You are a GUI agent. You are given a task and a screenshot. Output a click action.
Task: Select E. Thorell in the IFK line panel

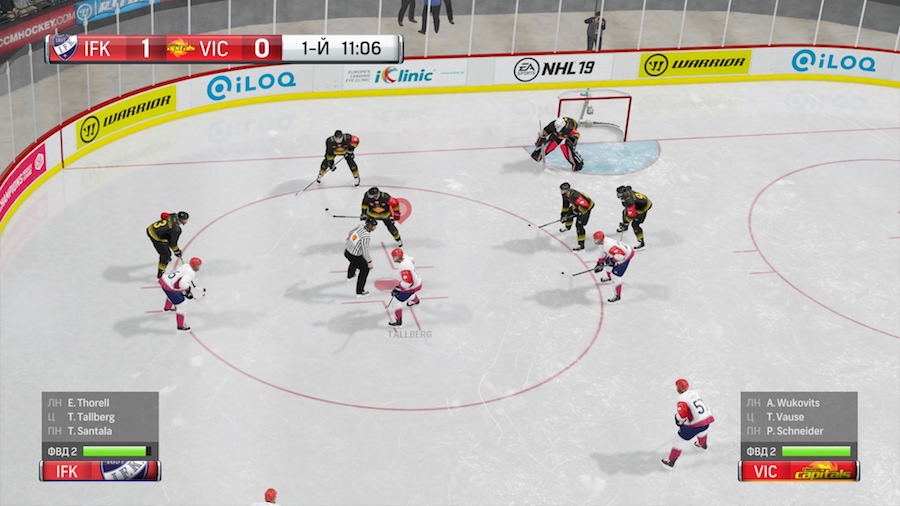[x=88, y=403]
